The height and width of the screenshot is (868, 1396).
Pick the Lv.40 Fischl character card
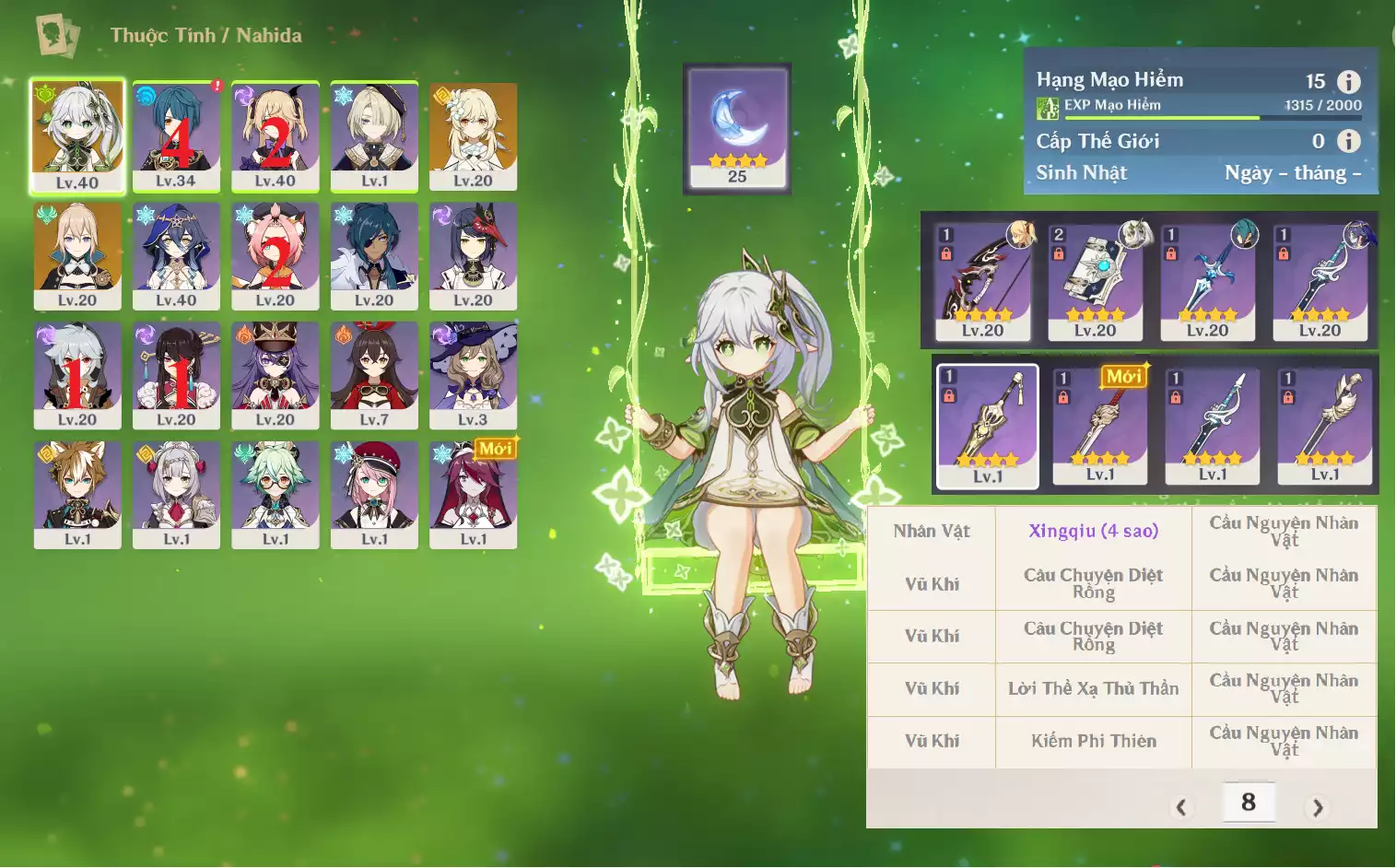tap(276, 135)
